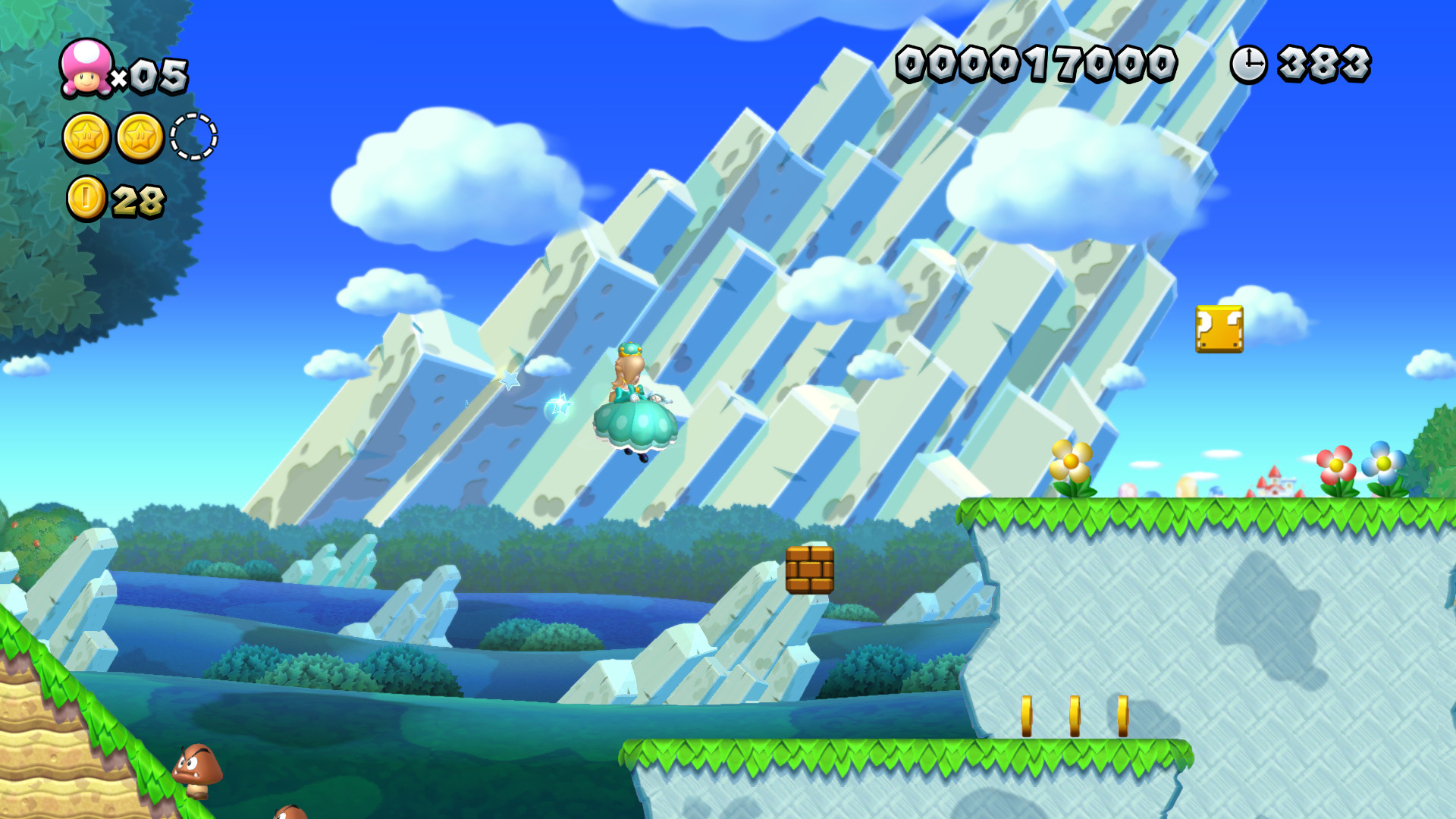Screen dimensions: 1456x819
Task: Click the life count x05 text
Action: click(x=152, y=76)
